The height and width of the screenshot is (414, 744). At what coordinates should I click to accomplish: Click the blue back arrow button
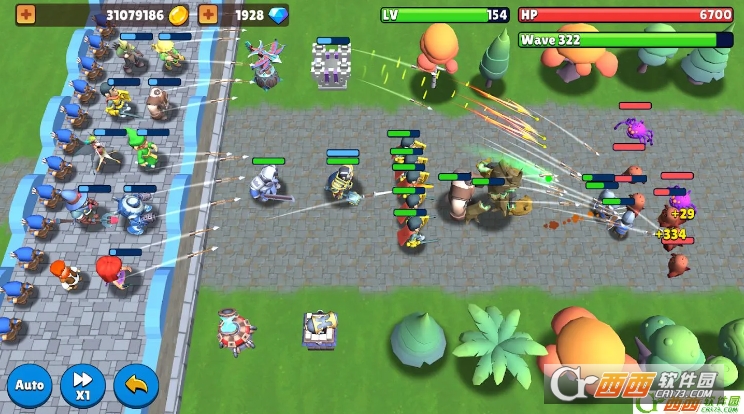pyautogui.click(x=136, y=385)
